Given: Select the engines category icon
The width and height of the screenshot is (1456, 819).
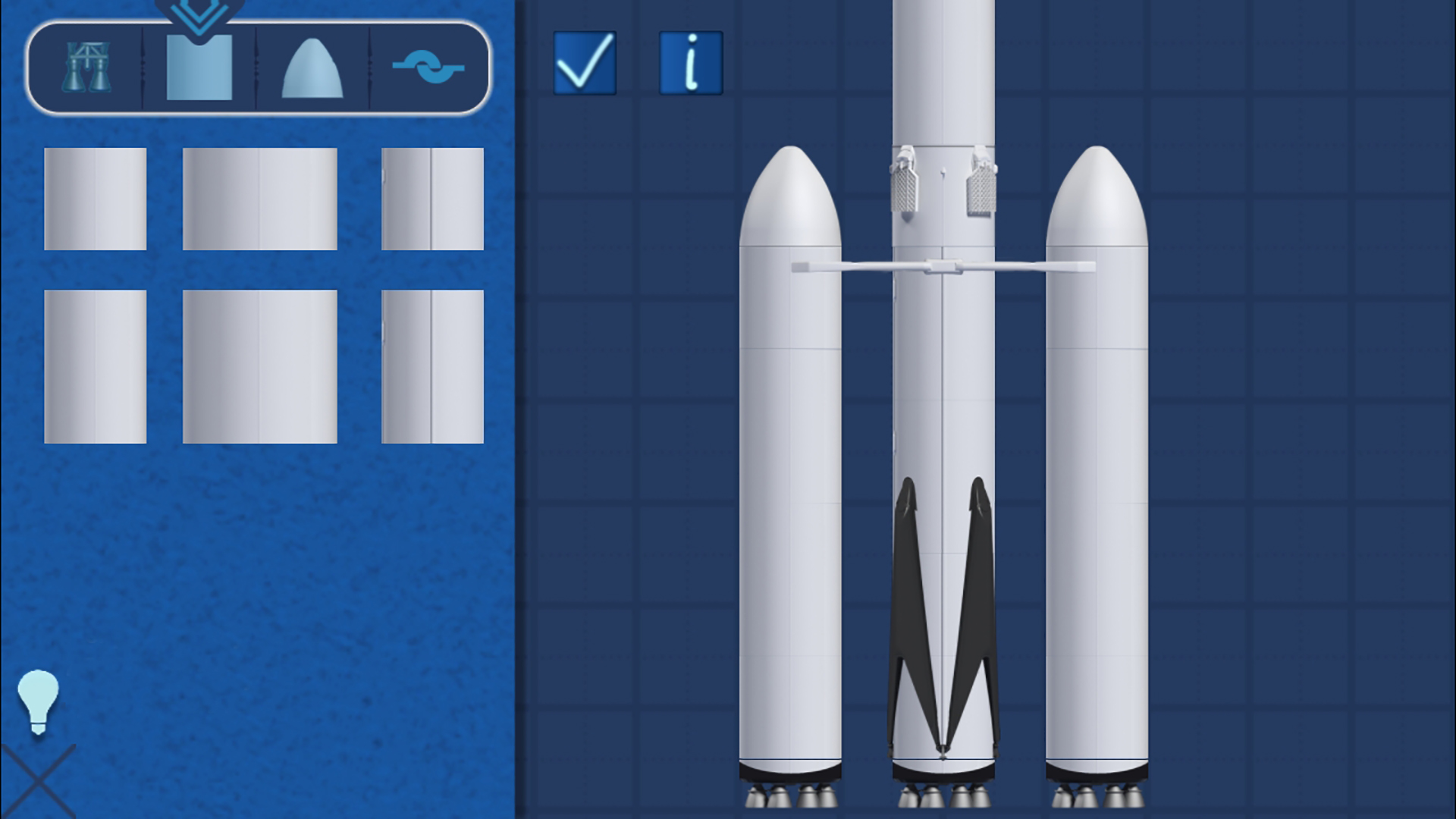Looking at the screenshot, I should [87, 68].
